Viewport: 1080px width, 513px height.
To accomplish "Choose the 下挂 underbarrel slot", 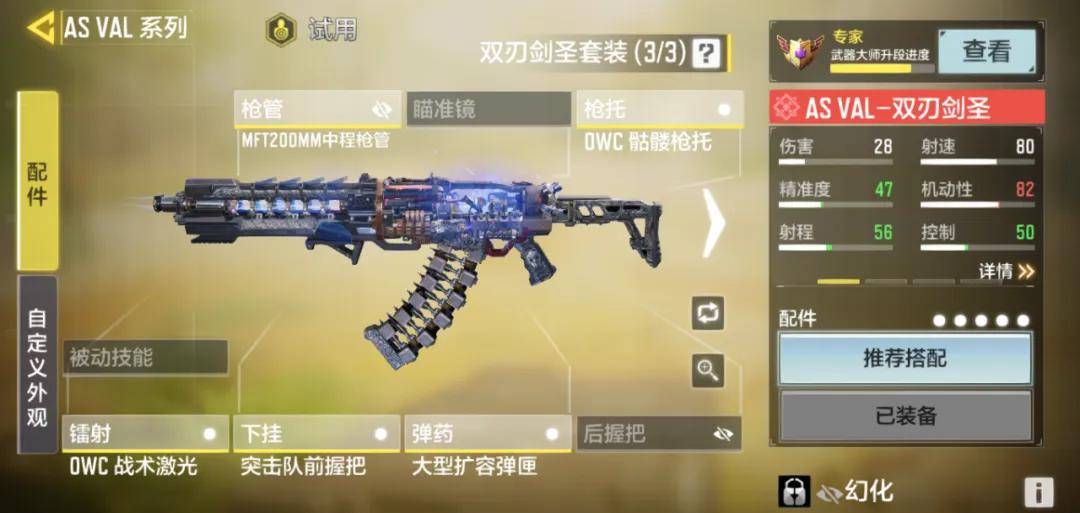I will click(x=316, y=434).
